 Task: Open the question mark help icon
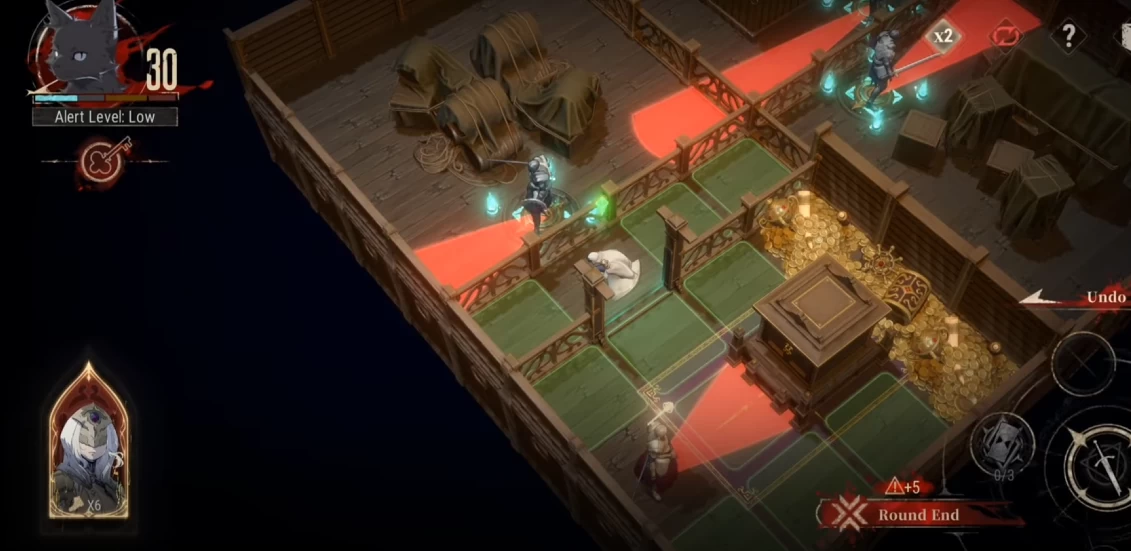point(1068,37)
